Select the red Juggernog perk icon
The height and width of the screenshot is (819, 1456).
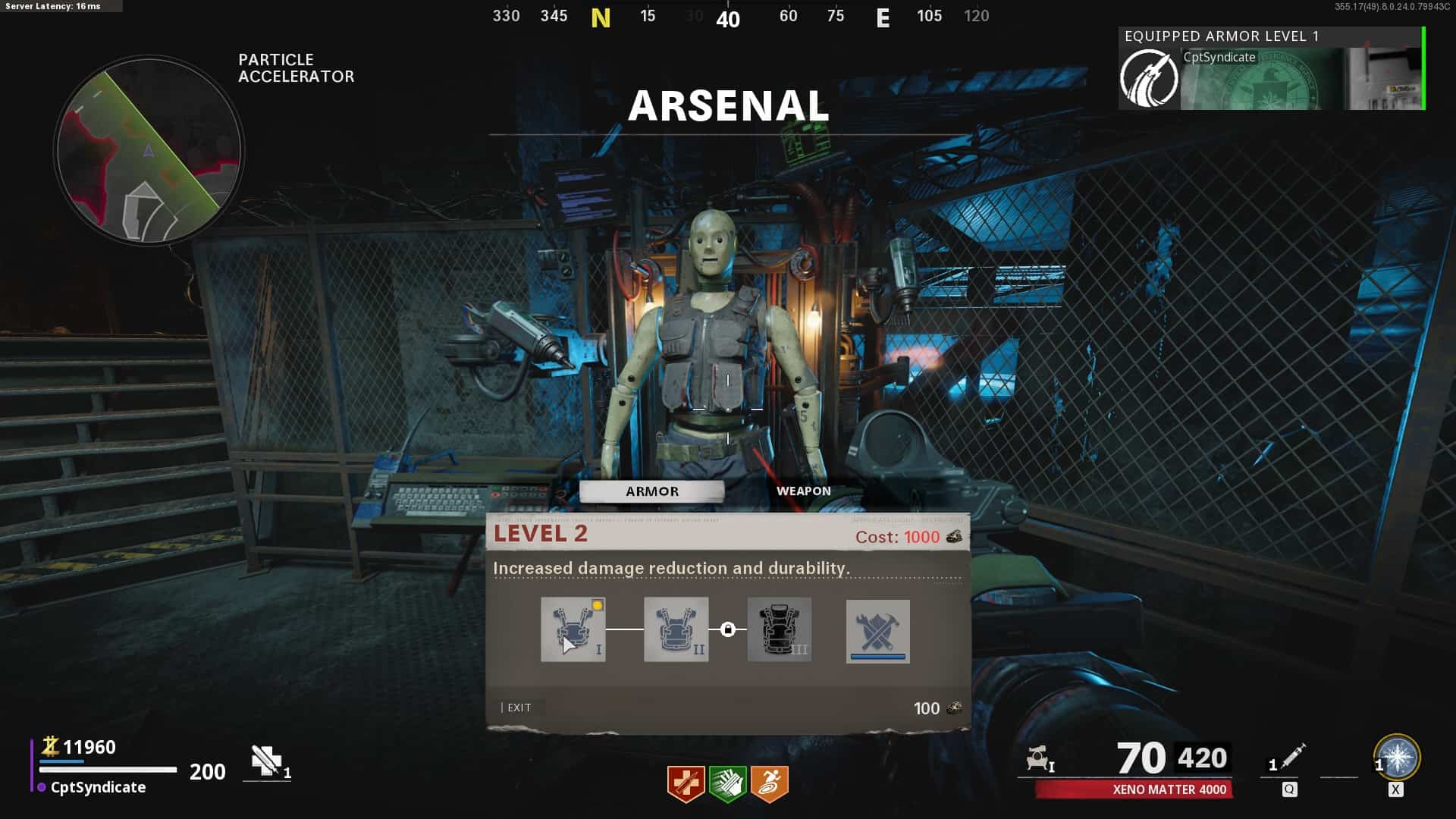(686, 783)
